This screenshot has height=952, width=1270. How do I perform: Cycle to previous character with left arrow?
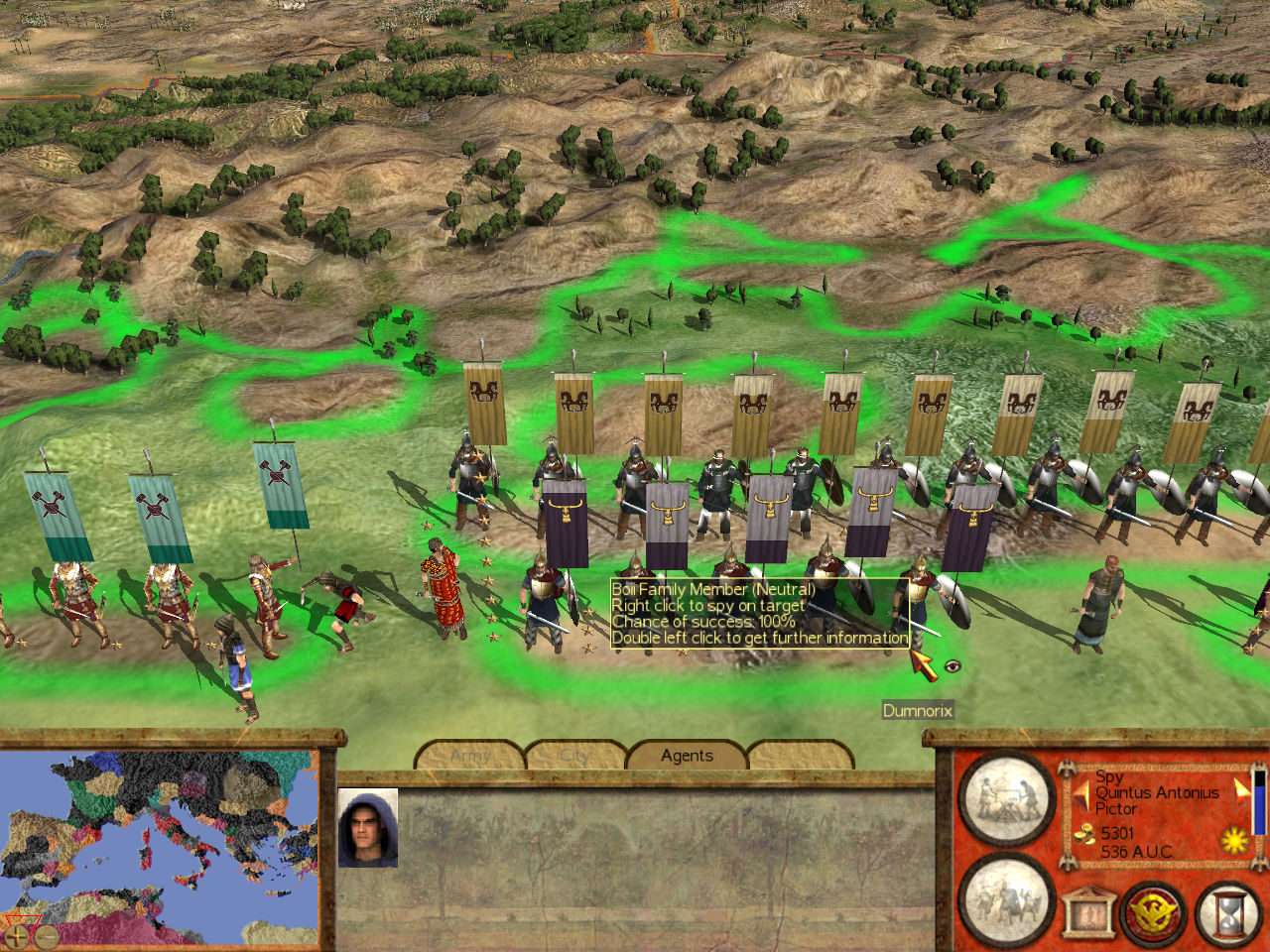point(1079,794)
